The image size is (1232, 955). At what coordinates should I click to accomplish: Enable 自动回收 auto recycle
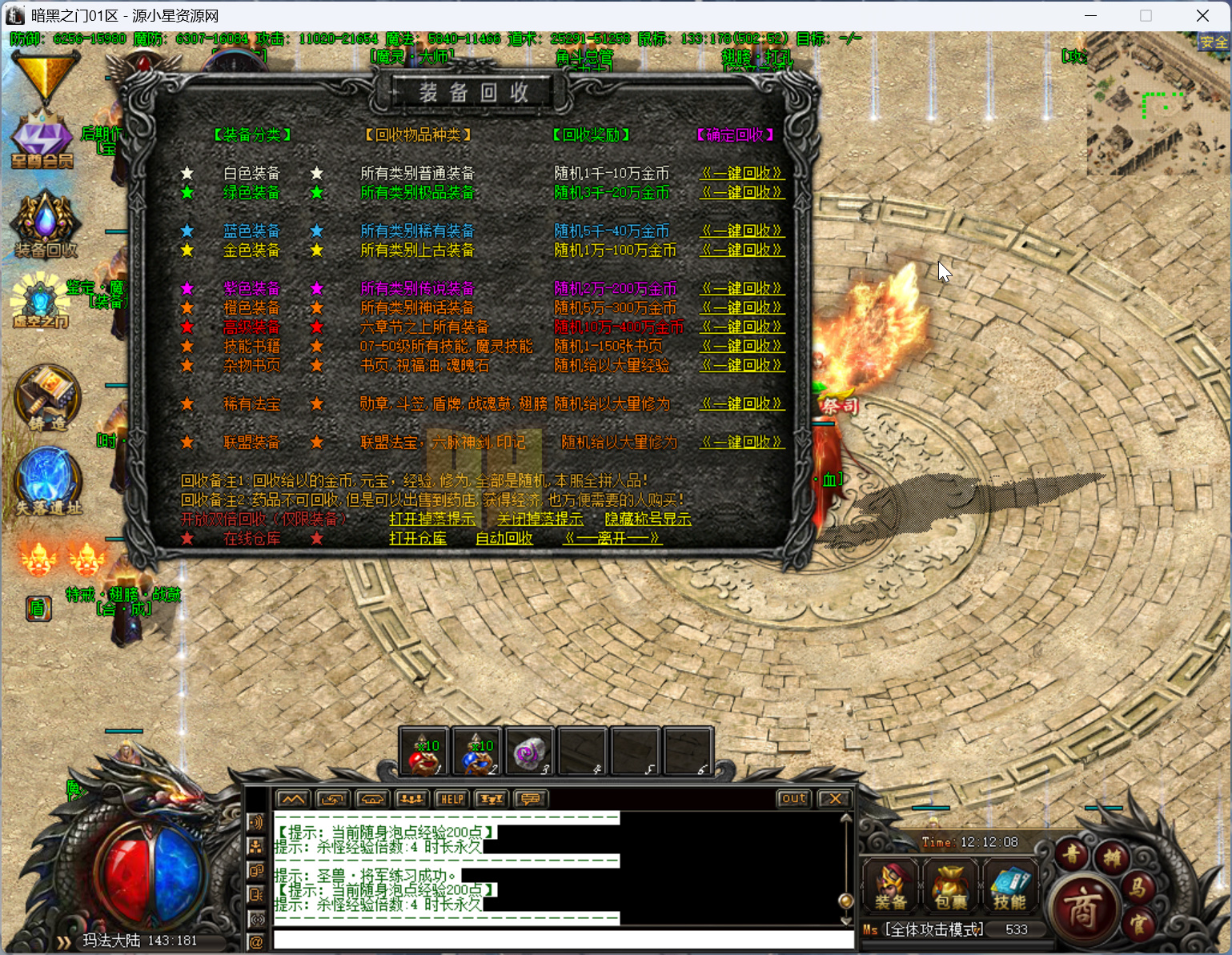[x=504, y=538]
